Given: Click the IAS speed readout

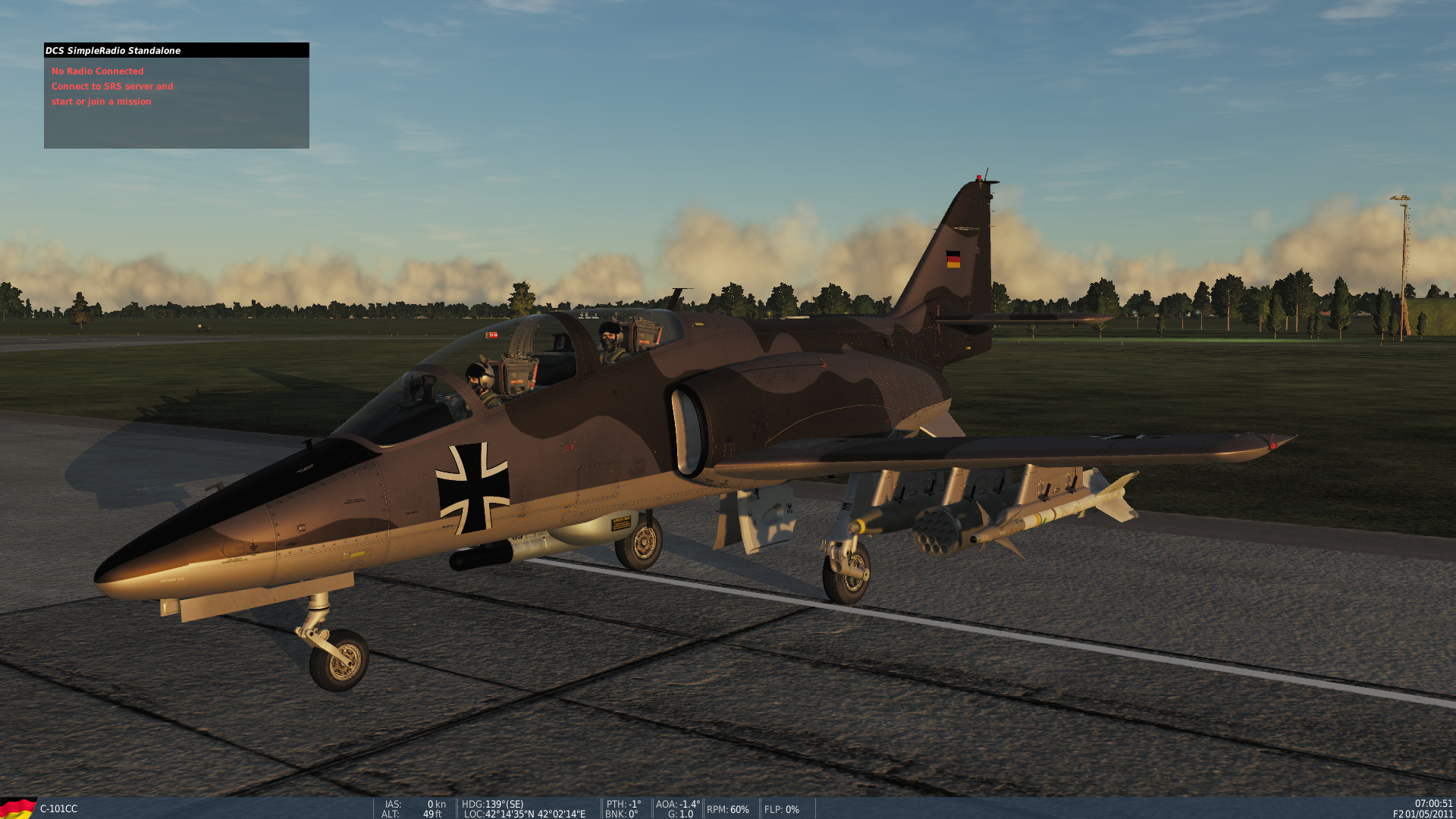Looking at the screenshot, I should pyautogui.click(x=413, y=805).
